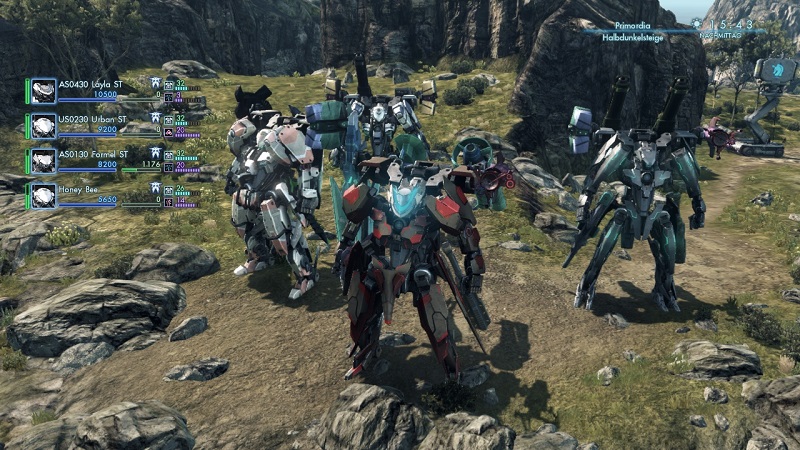The height and width of the screenshot is (450, 800).
Task: Select the Honey Bee party portrait
Action: pos(43,195)
